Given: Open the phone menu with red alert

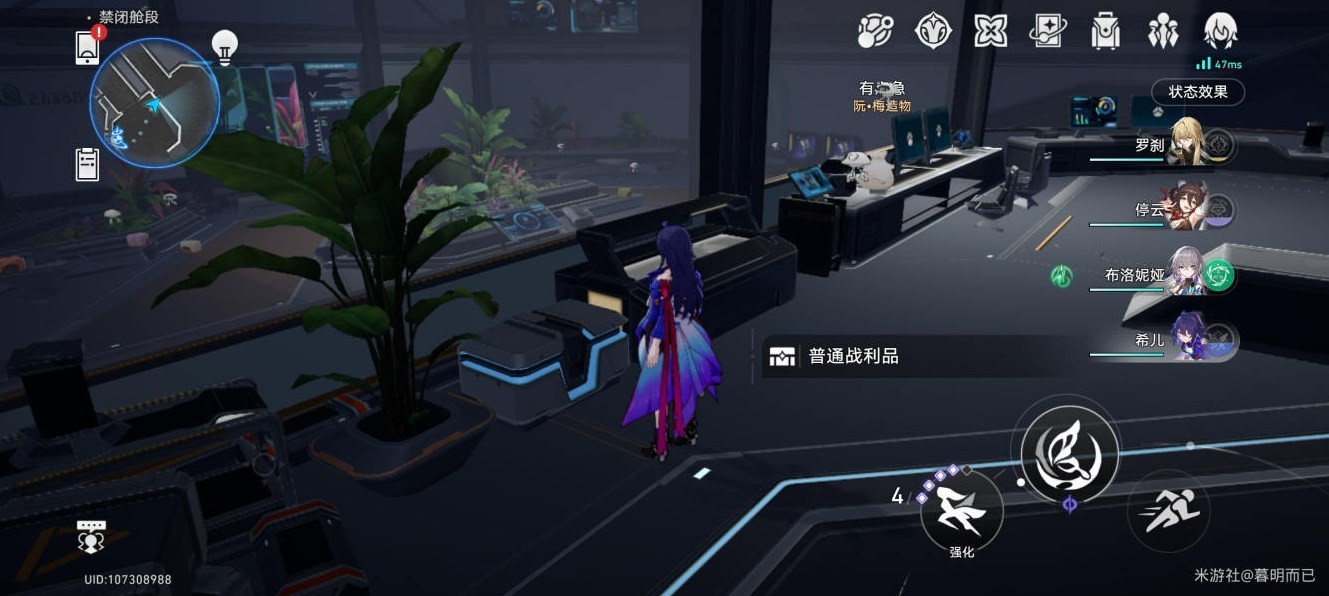Looking at the screenshot, I should click(89, 47).
